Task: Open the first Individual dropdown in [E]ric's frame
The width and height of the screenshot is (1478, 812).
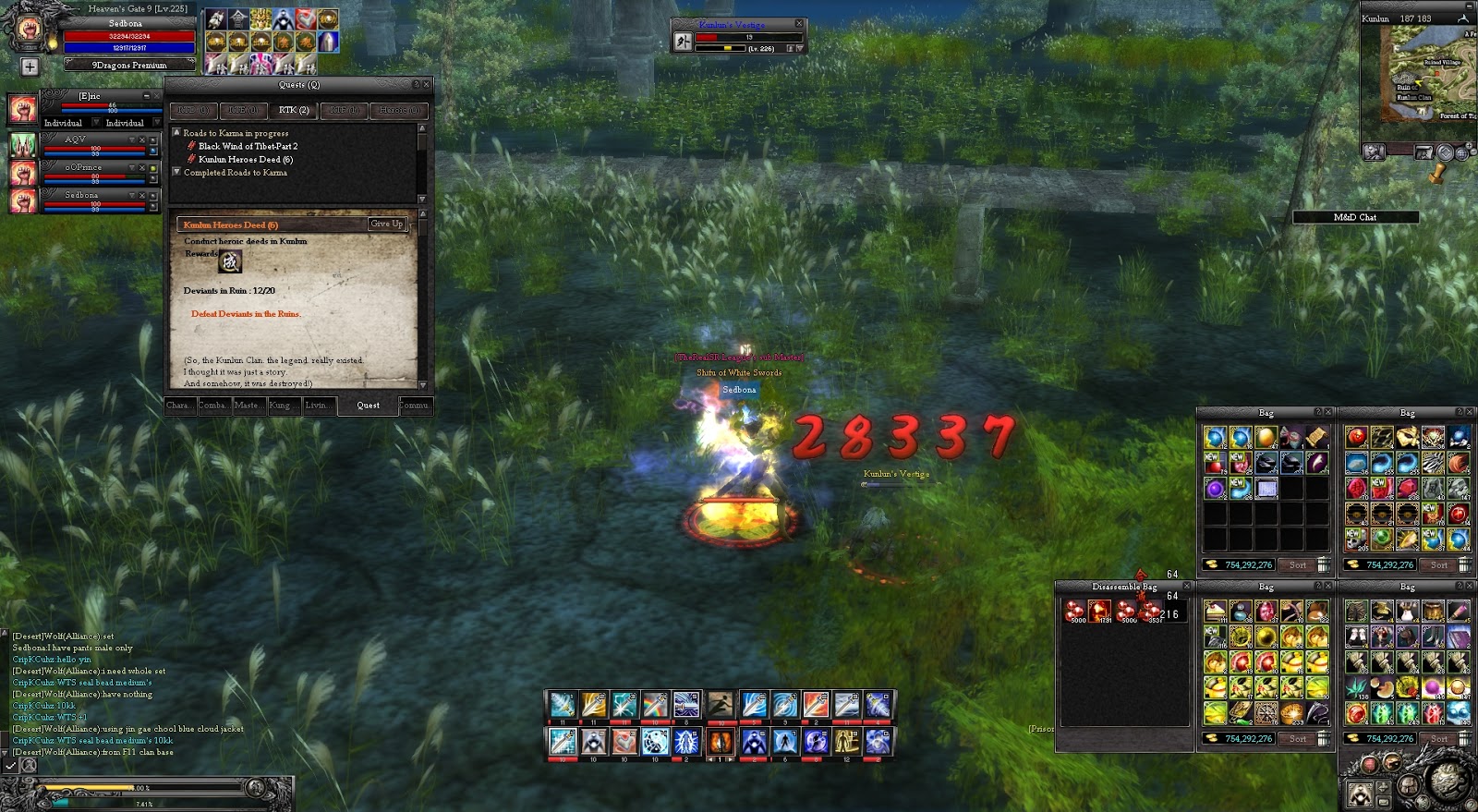Action: coord(96,124)
